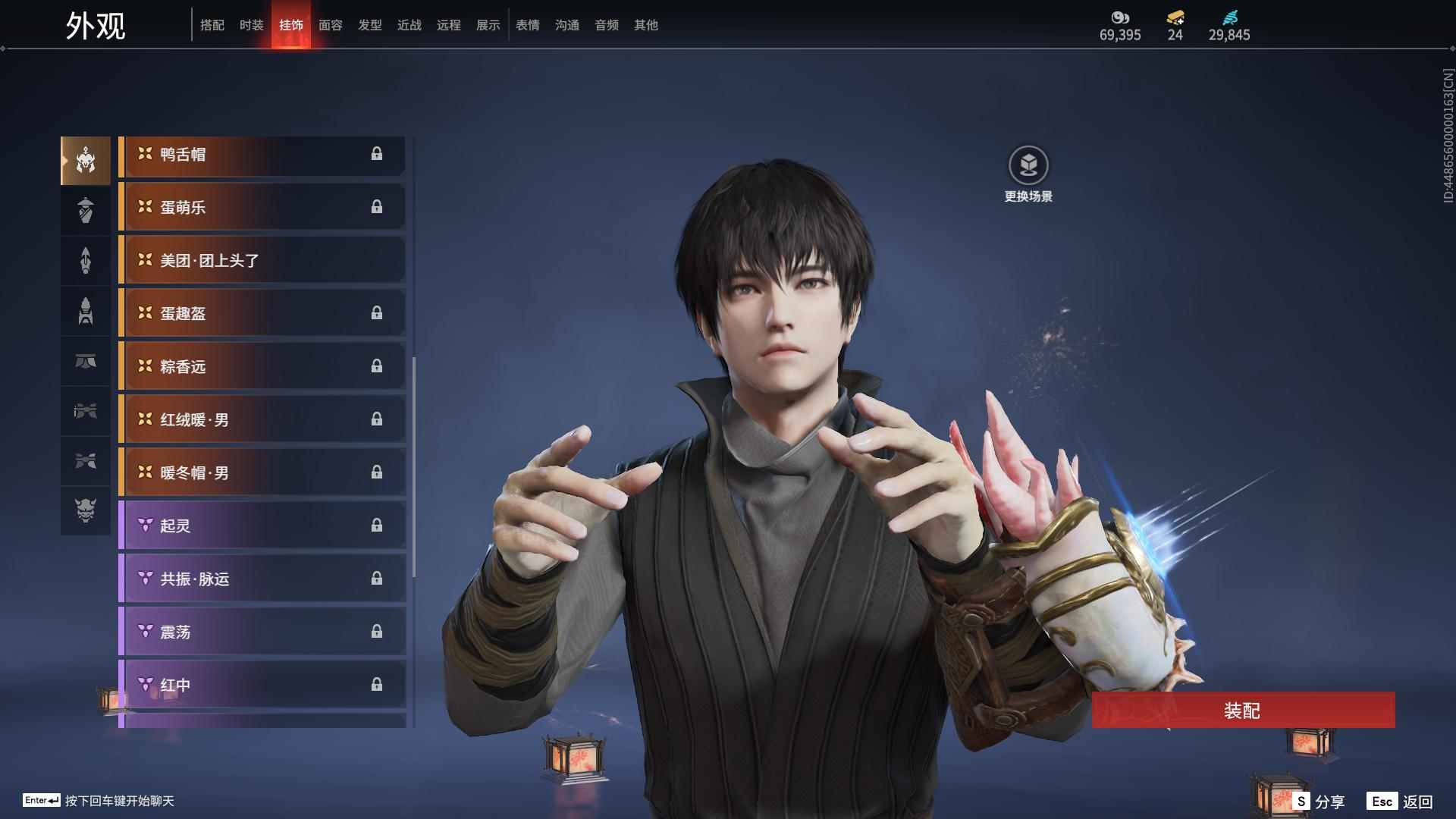Show the 其他 tab
Viewport: 1456px width, 819px height.
pos(645,25)
